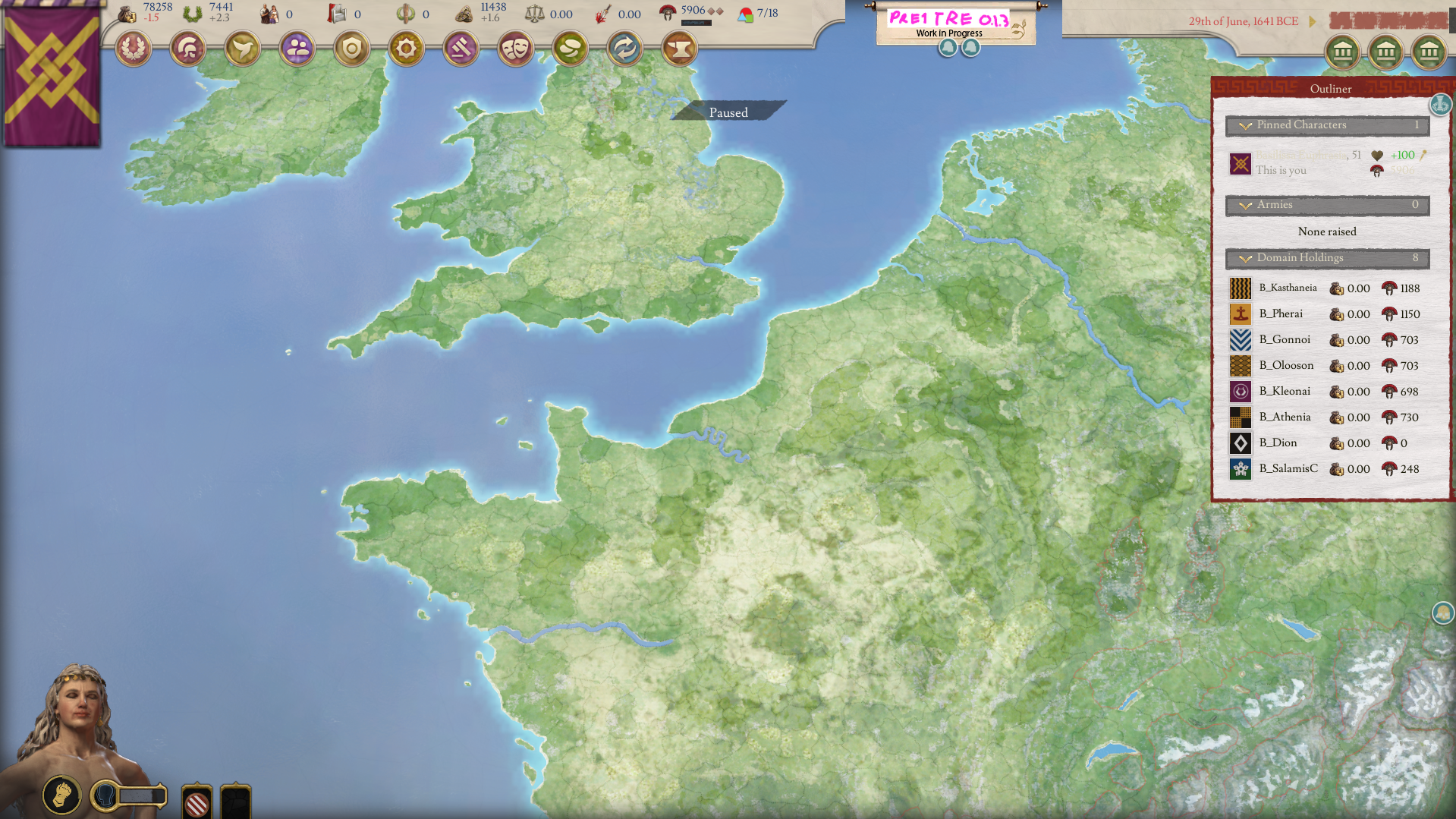Collapse the Domain Holdings section
Viewport: 1456px width, 819px height.
pyautogui.click(x=1246, y=258)
